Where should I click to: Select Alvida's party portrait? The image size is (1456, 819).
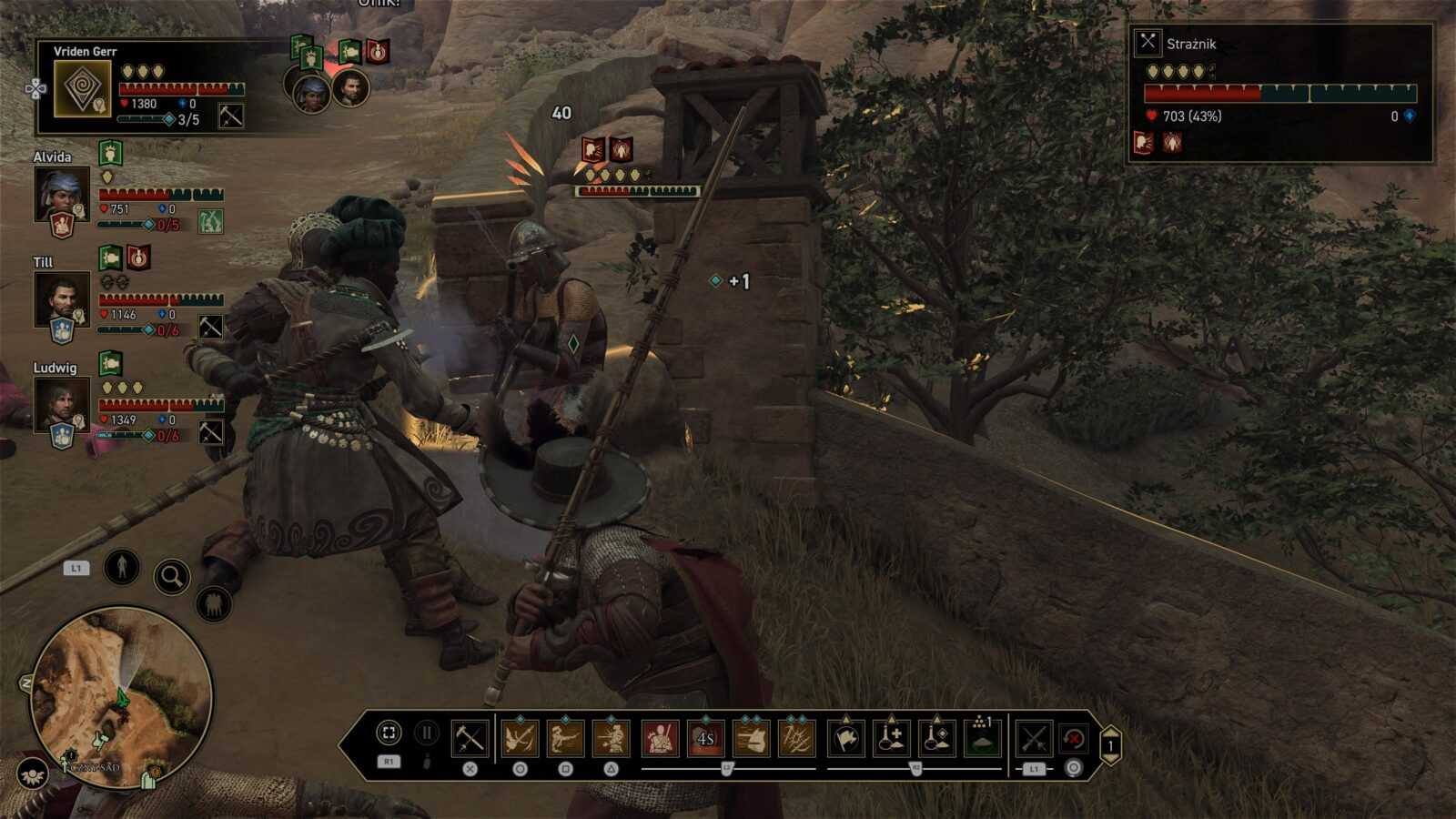pyautogui.click(x=62, y=194)
